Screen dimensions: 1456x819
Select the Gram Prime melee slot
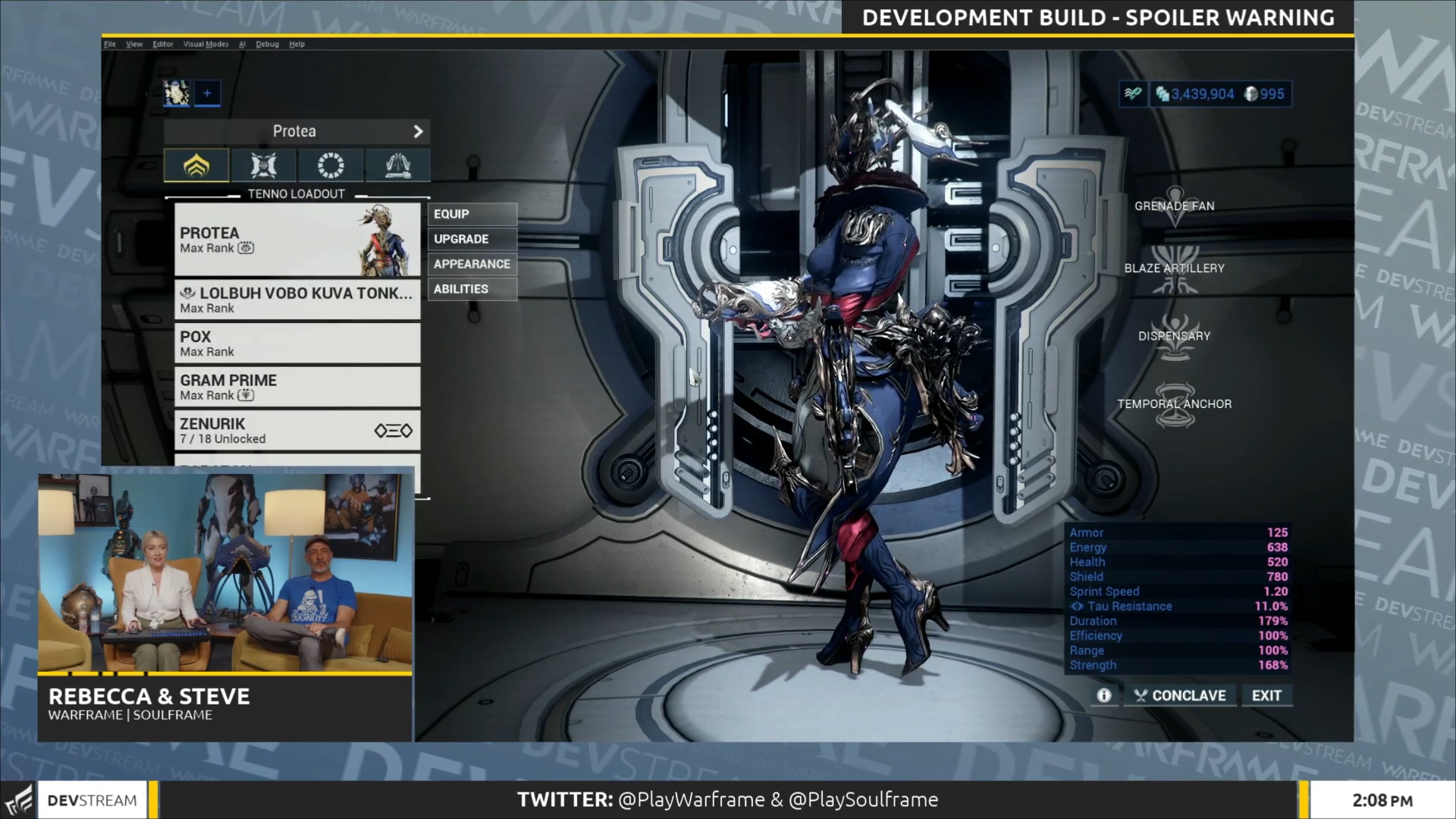click(x=297, y=387)
